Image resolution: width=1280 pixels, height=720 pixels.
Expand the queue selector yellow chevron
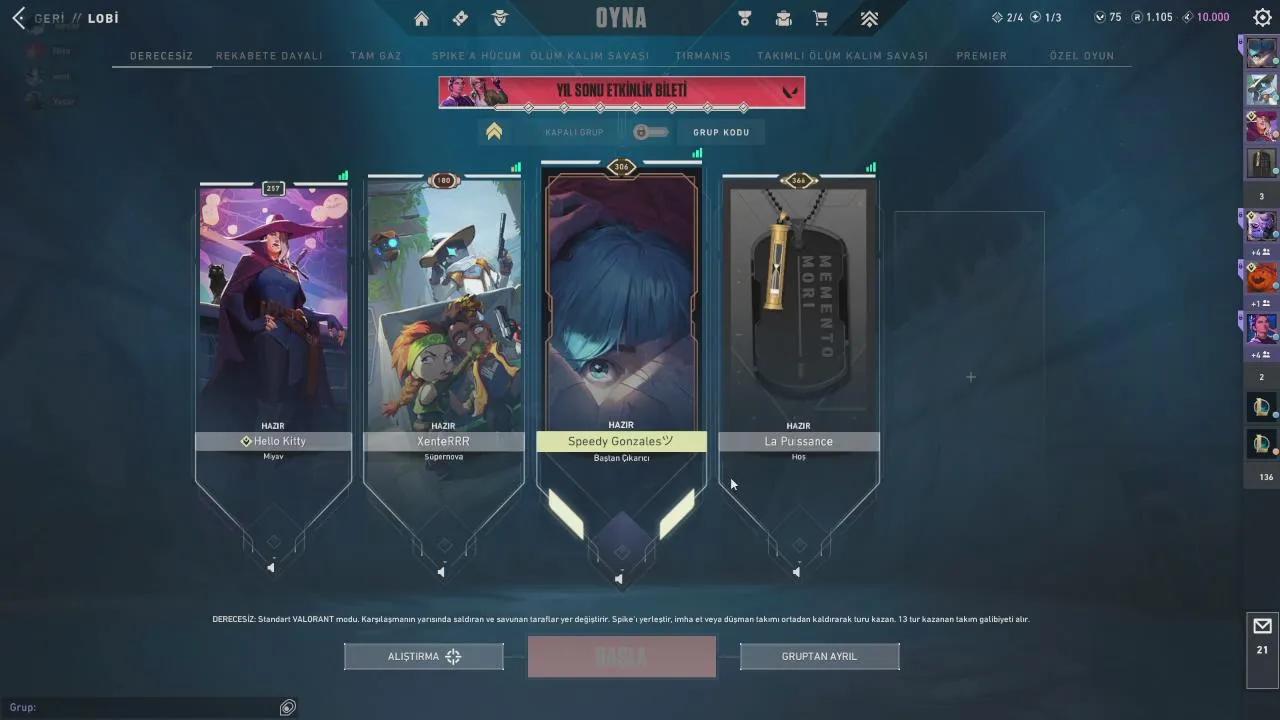coord(494,130)
